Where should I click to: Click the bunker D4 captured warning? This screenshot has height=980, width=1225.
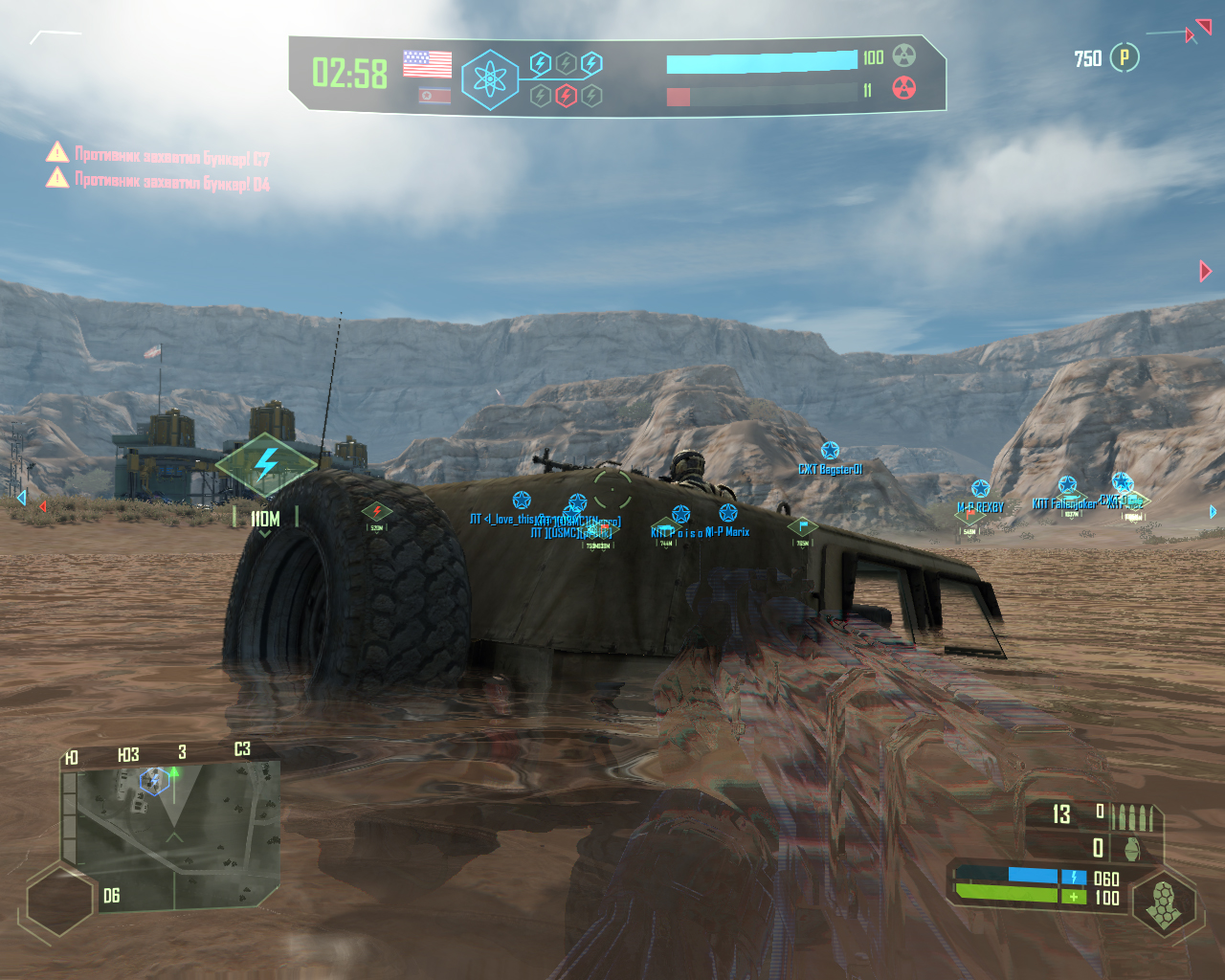click(159, 180)
